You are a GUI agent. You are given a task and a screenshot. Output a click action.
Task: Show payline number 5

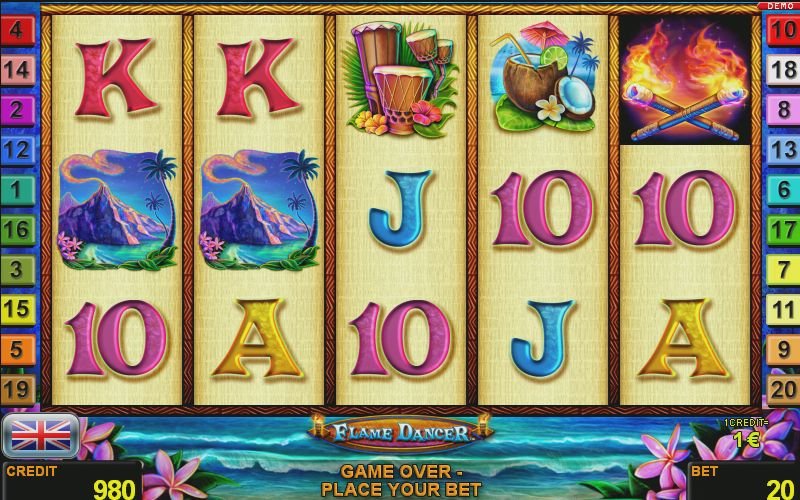click(17, 349)
